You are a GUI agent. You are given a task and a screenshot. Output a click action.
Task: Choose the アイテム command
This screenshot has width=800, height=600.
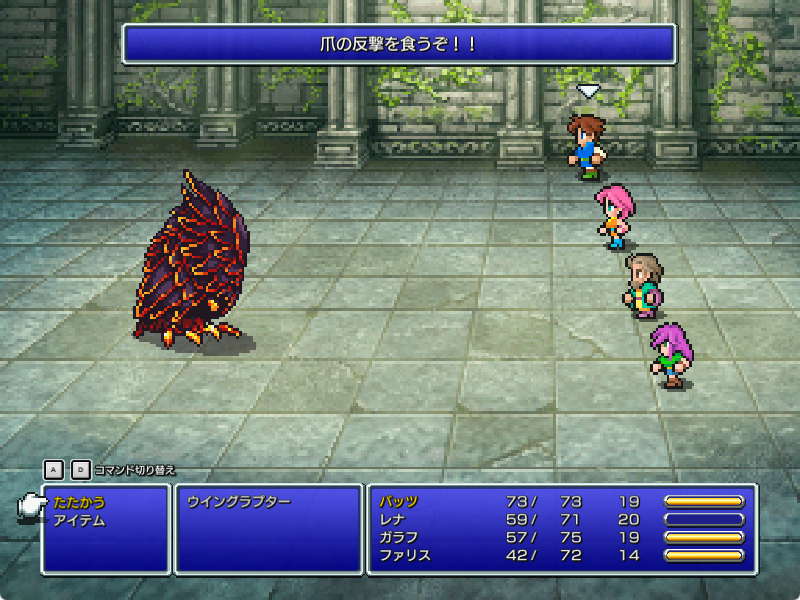[79, 520]
